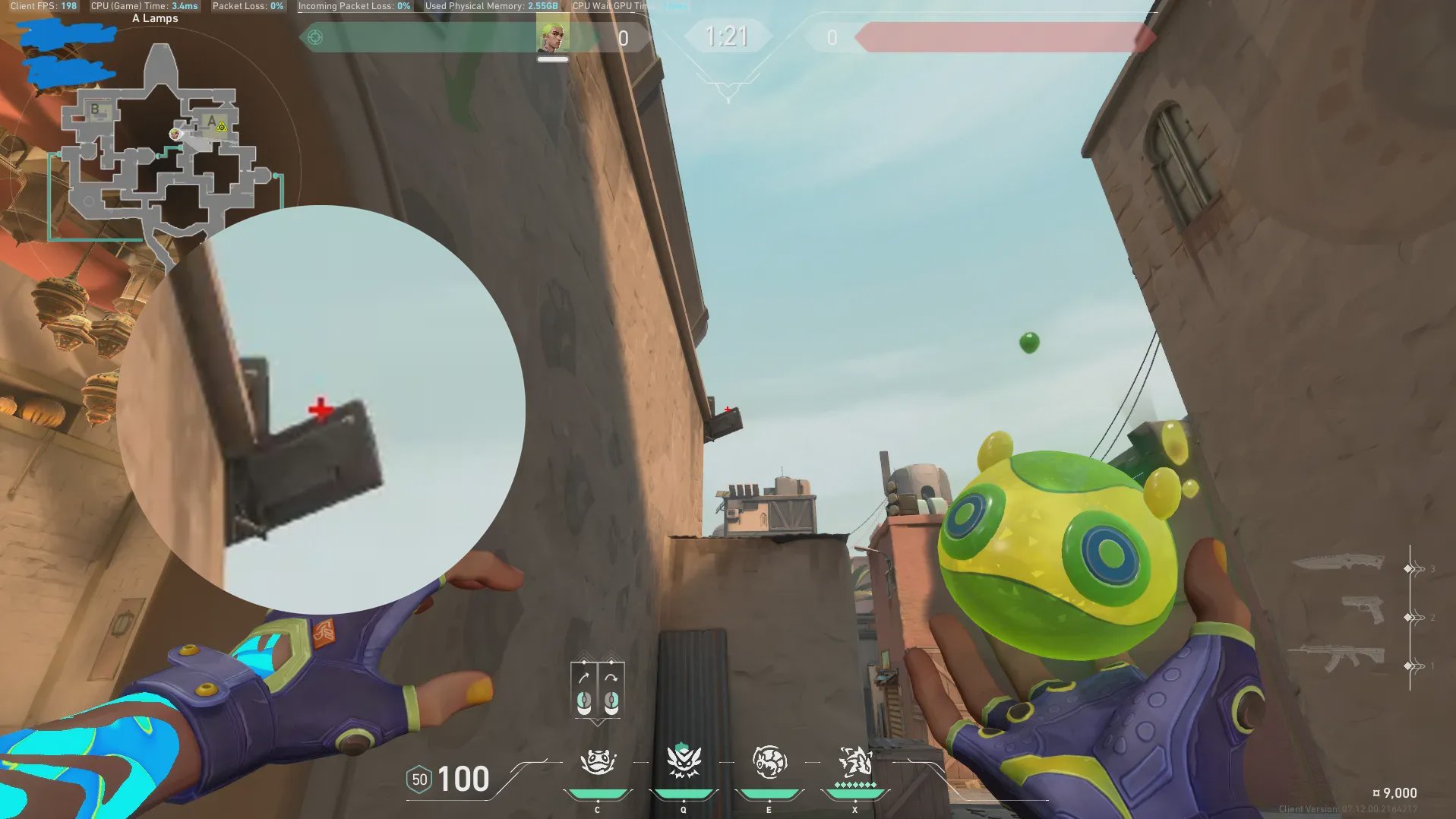Select the pistol sidearm slot
The image size is (1456, 819).
tap(1362, 609)
